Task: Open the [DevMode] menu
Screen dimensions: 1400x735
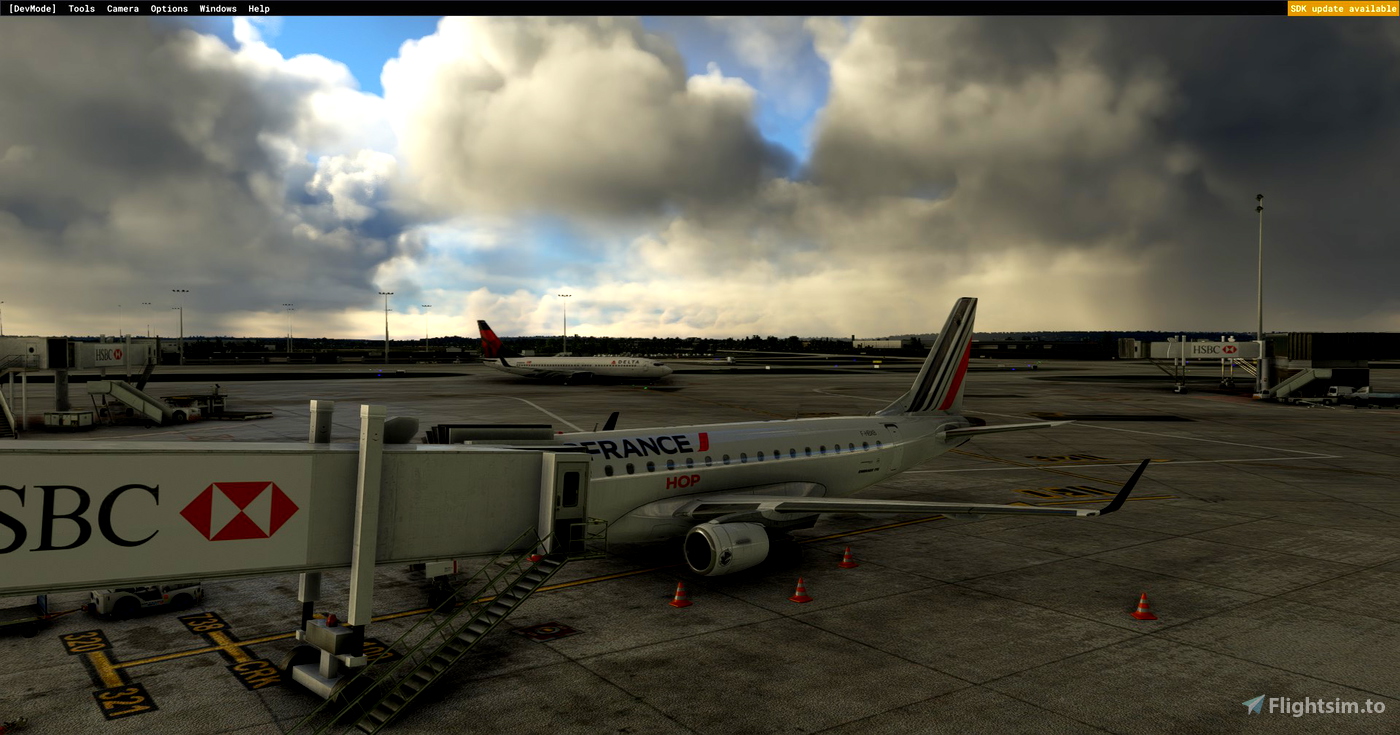Action: (31, 8)
